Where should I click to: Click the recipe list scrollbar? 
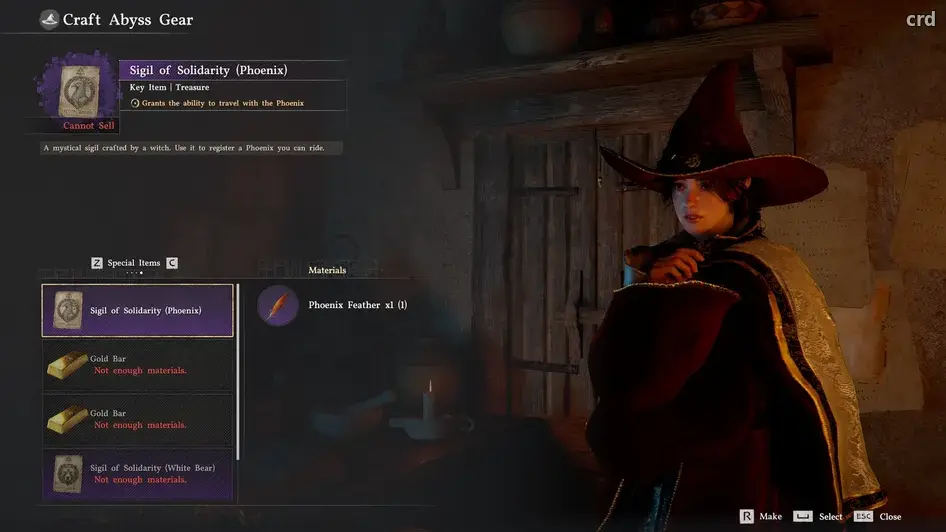(x=238, y=370)
